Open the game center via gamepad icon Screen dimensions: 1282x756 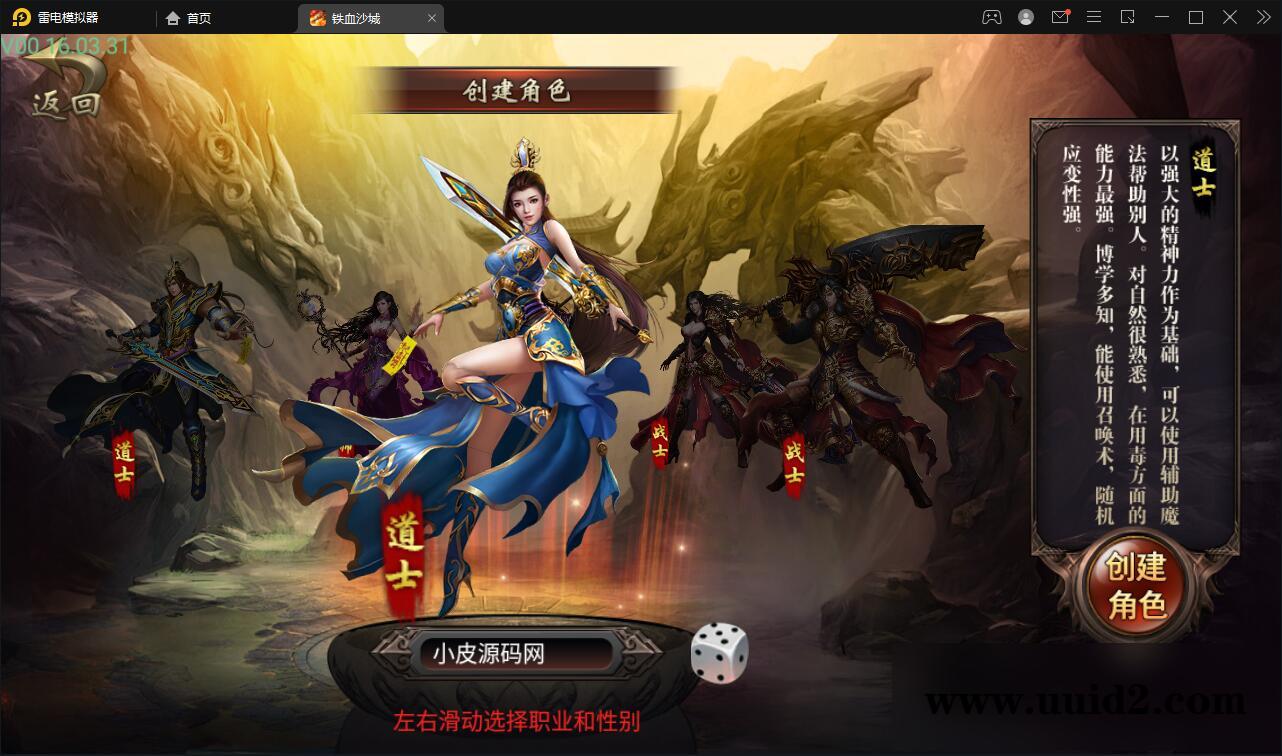[991, 17]
